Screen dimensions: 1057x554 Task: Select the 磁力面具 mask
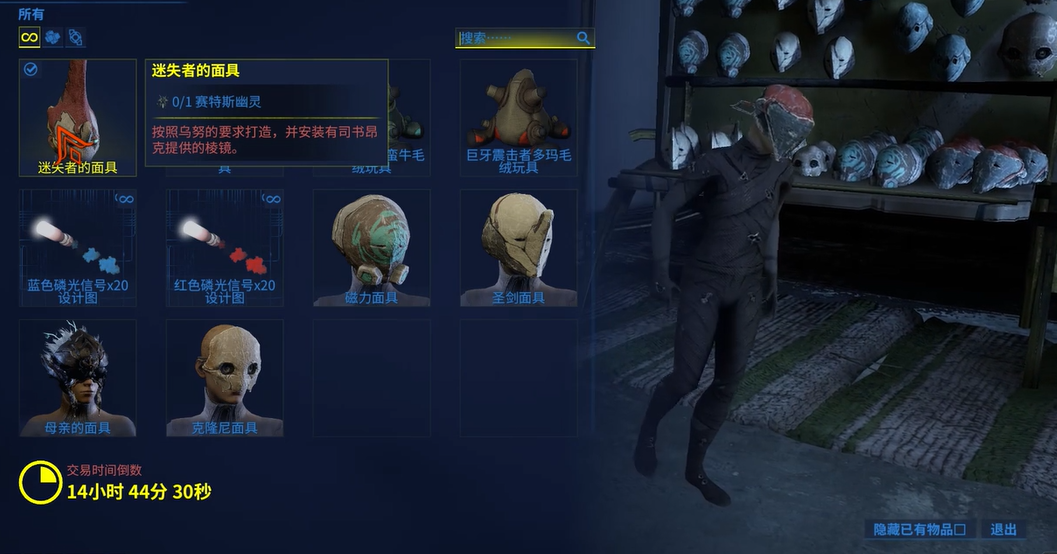click(371, 248)
